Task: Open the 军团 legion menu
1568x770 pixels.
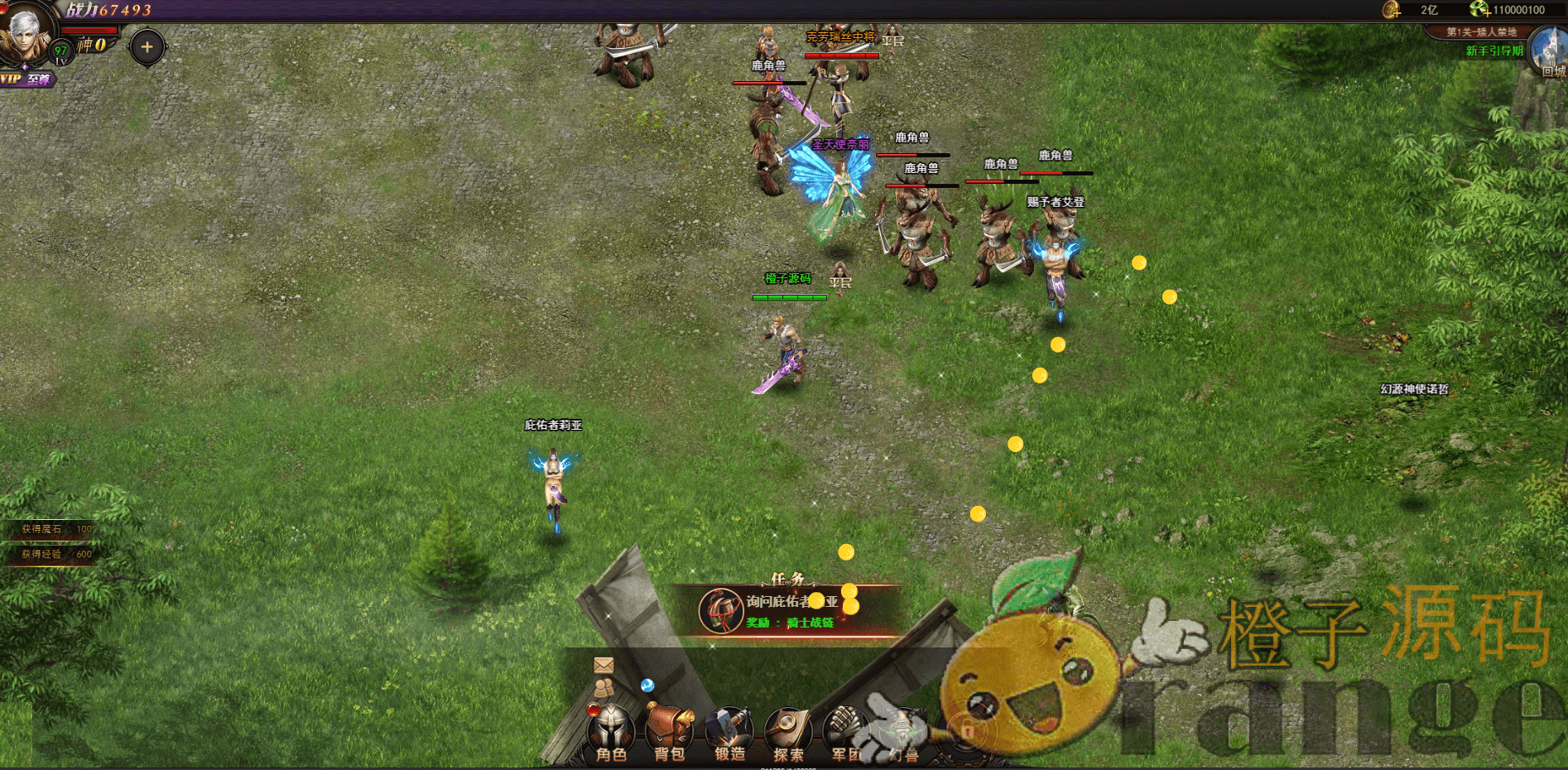Action: [846, 733]
